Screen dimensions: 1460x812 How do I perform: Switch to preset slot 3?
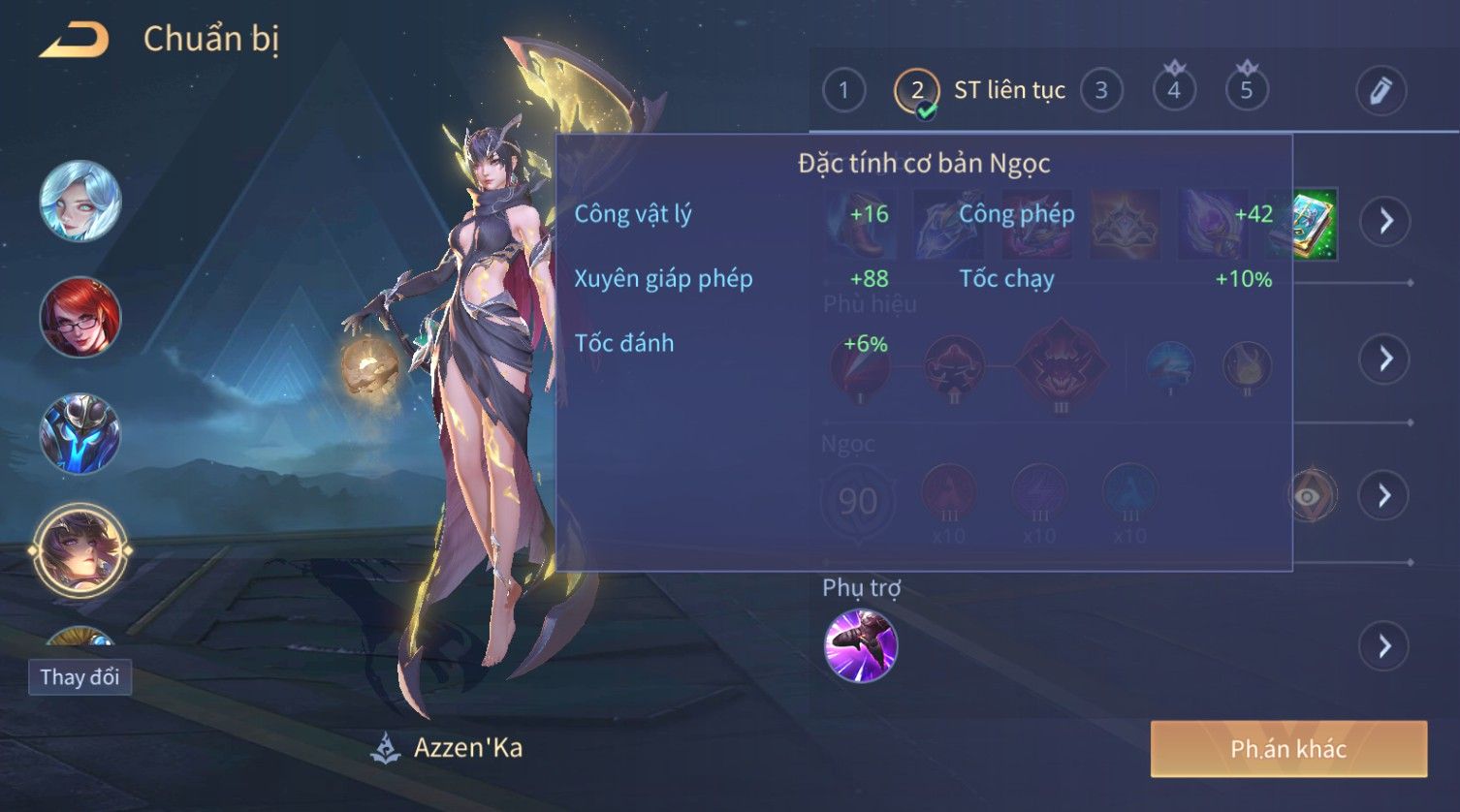tap(1101, 90)
